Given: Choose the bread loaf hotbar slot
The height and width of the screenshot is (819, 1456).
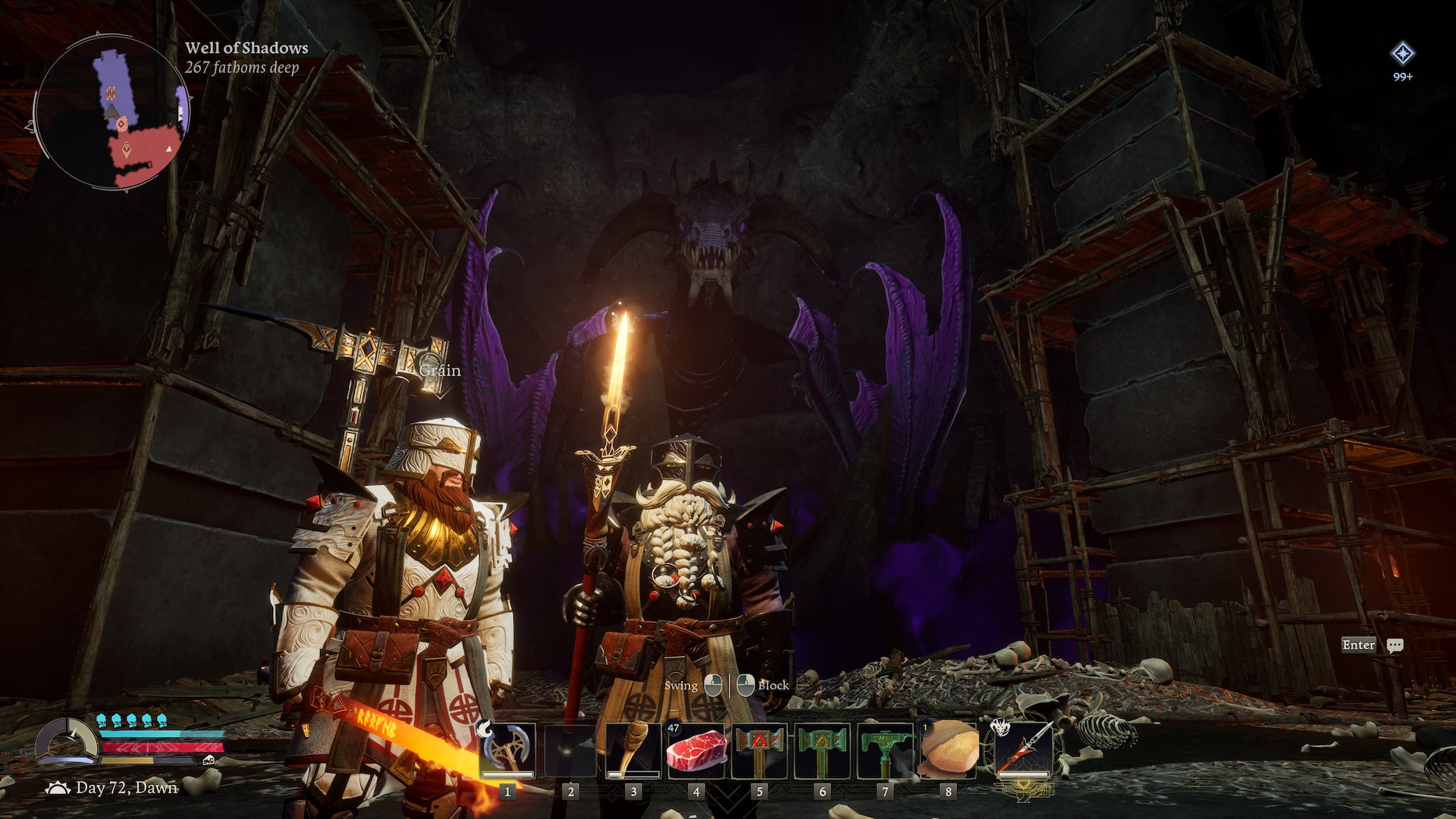Looking at the screenshot, I should (948, 750).
